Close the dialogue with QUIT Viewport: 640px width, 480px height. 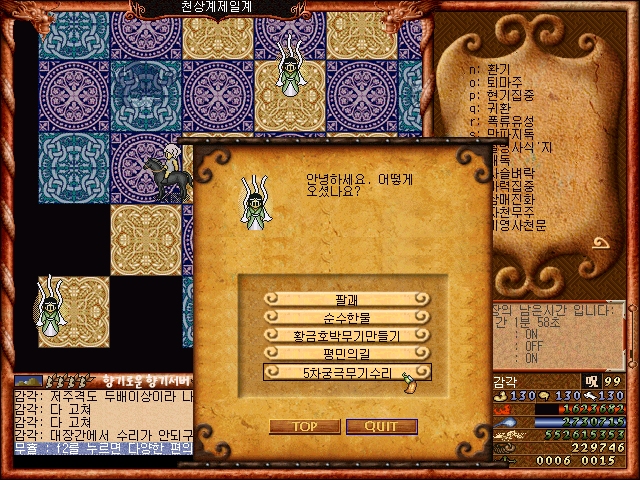coord(381,426)
